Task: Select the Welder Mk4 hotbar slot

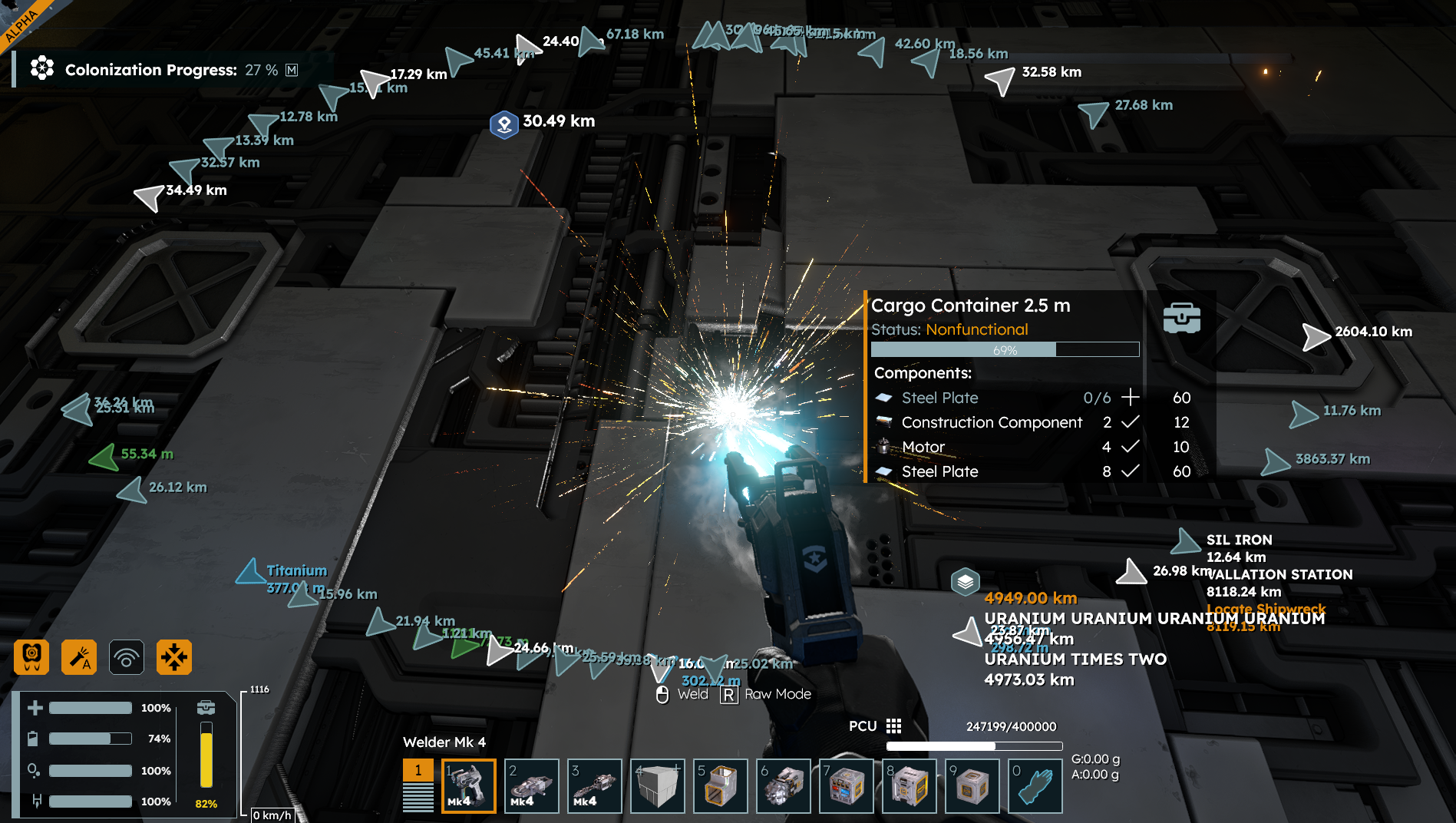Action: click(x=468, y=785)
